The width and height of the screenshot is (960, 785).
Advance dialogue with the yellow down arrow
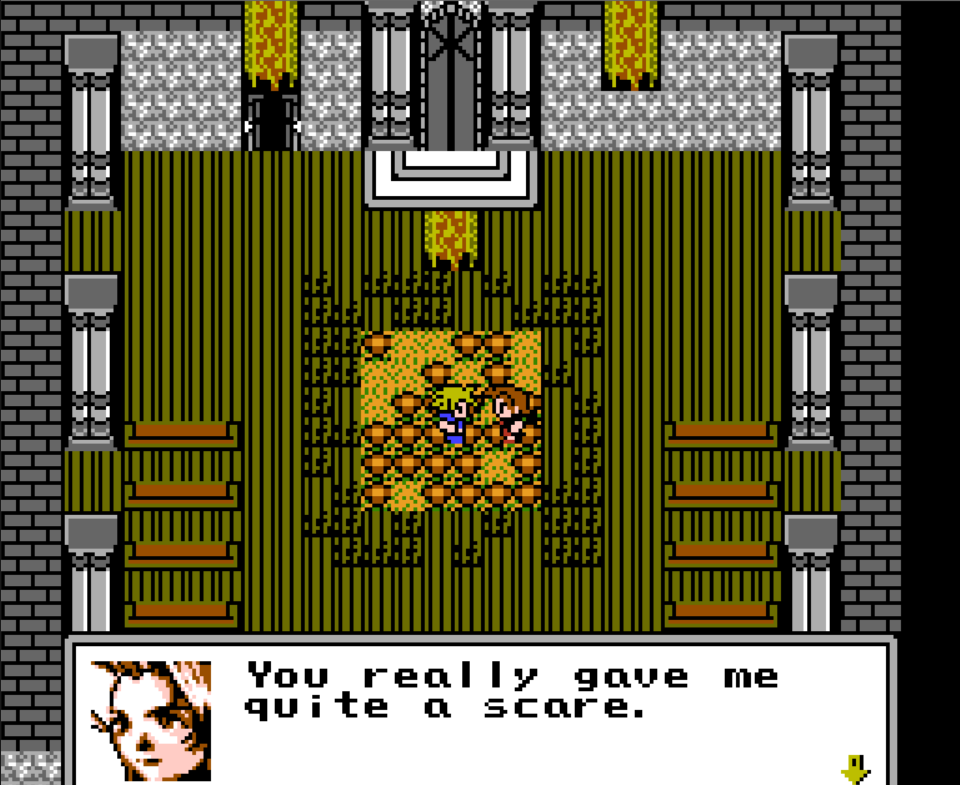[855, 769]
